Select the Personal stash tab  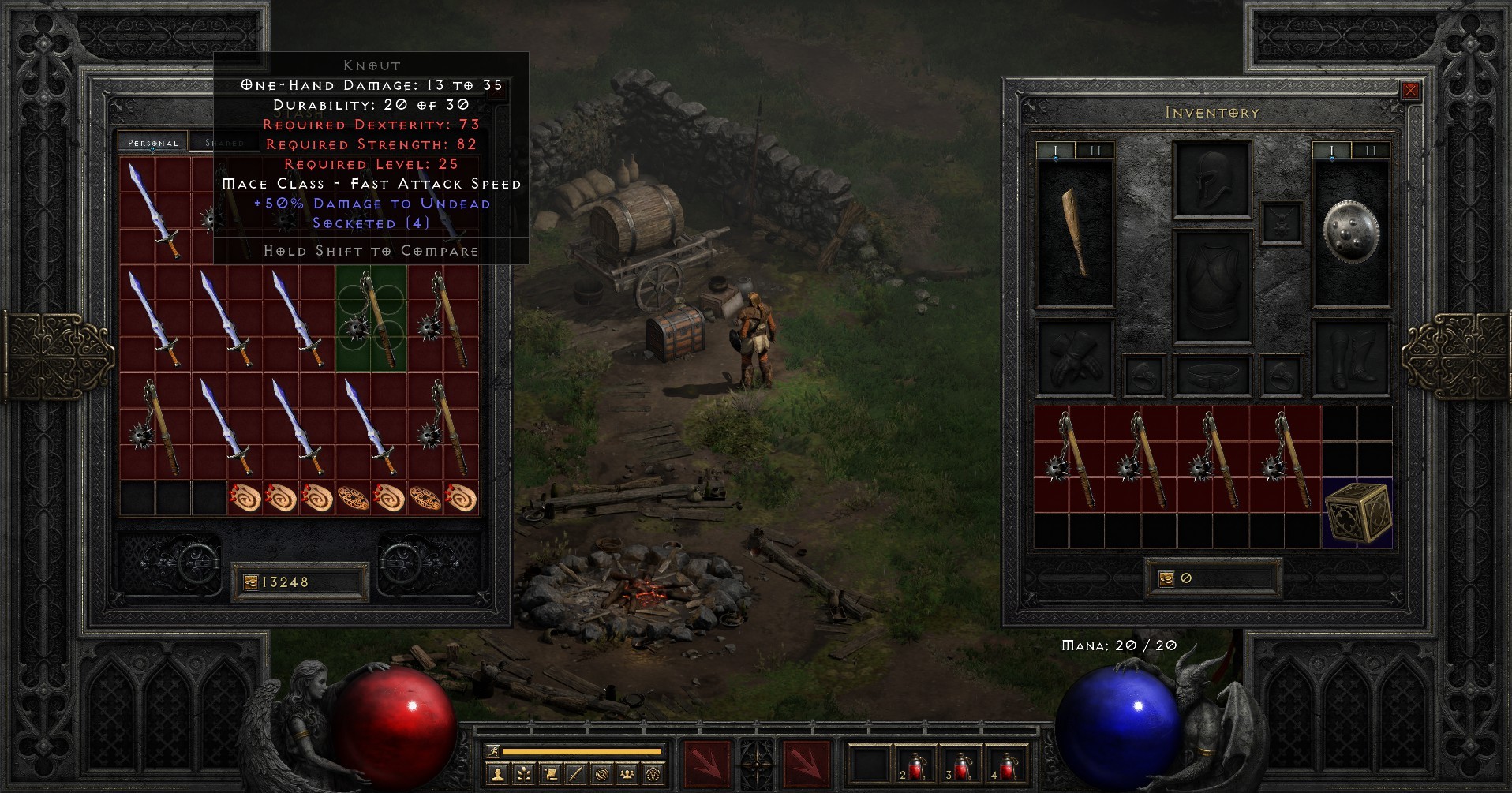coord(152,143)
